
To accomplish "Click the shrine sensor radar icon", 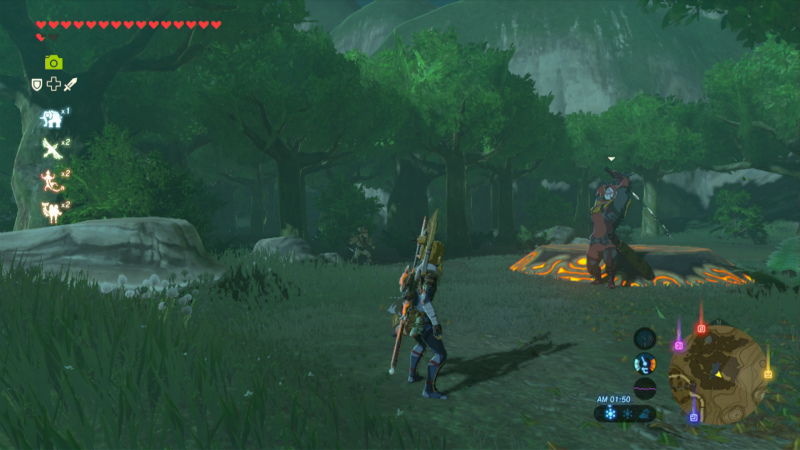I will tap(645, 338).
